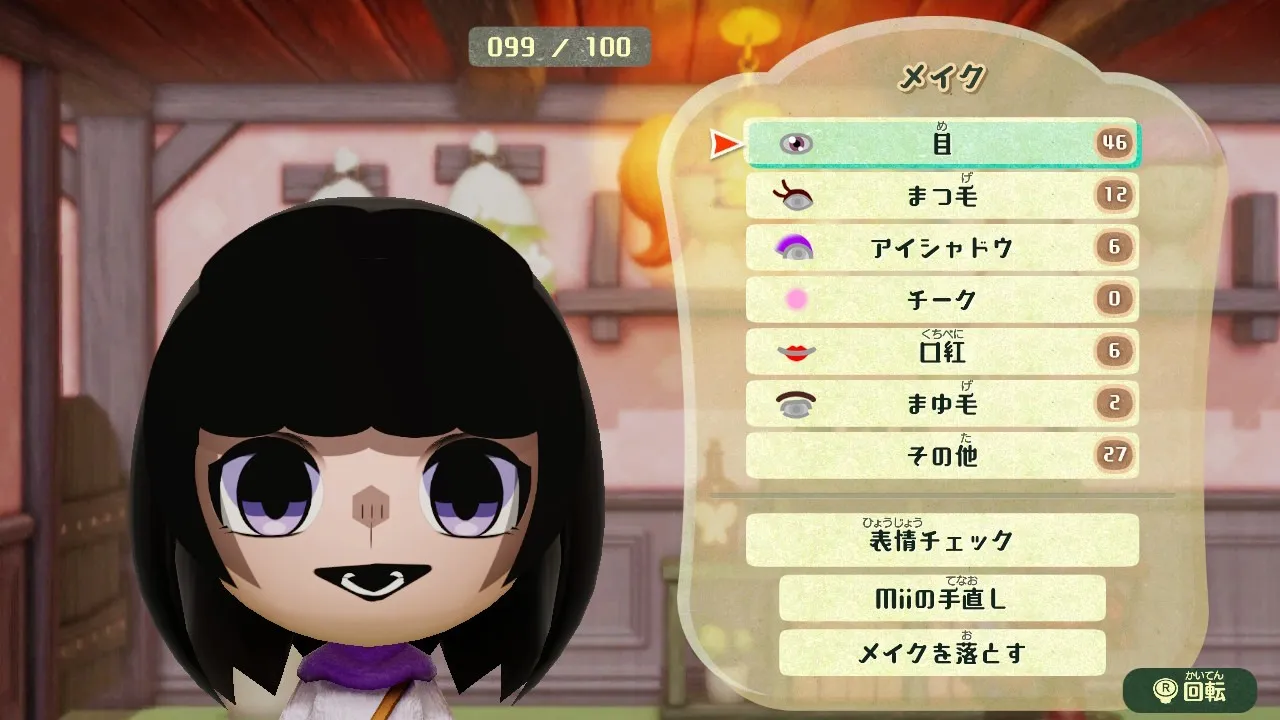Select the 目 (eyes) makeup category
This screenshot has width=1280, height=720.
[941, 143]
